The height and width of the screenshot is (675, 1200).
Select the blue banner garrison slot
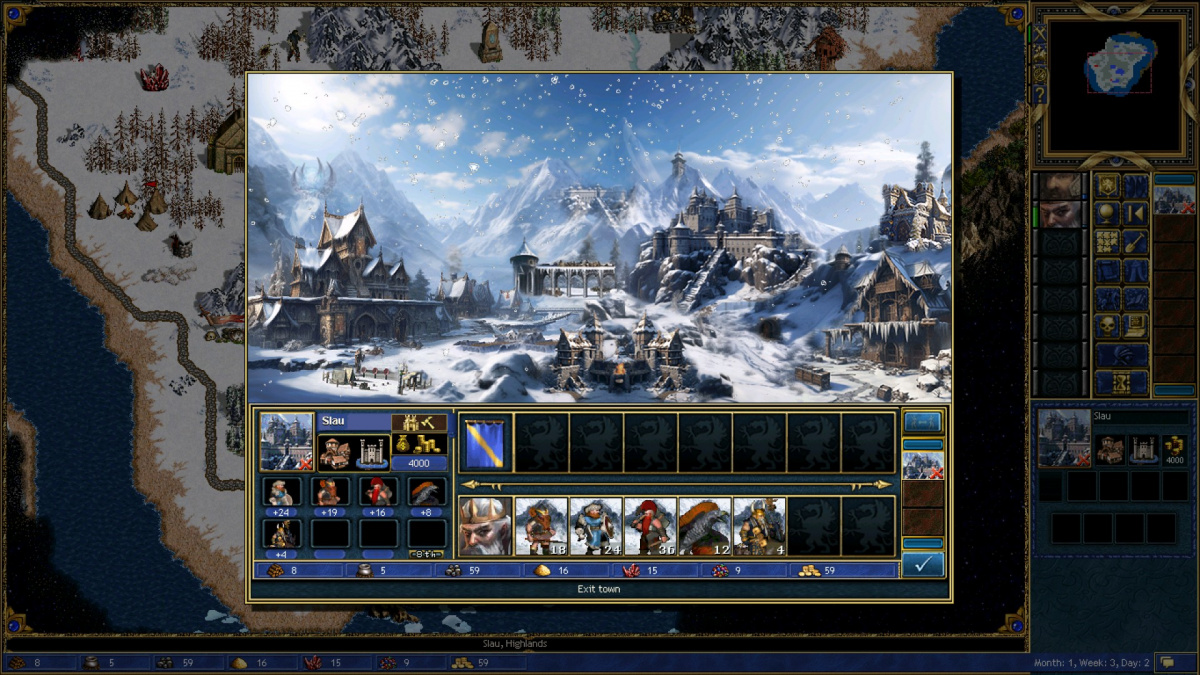486,443
